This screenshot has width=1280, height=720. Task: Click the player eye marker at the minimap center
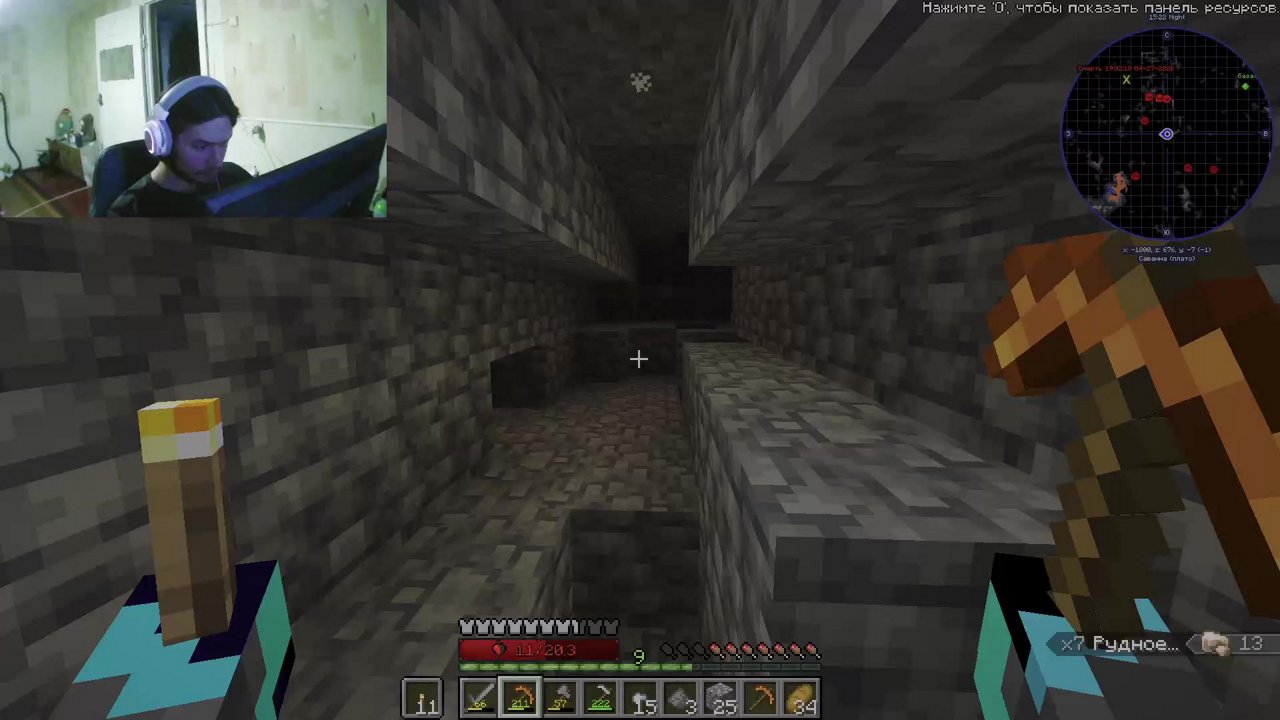[x=1166, y=134]
